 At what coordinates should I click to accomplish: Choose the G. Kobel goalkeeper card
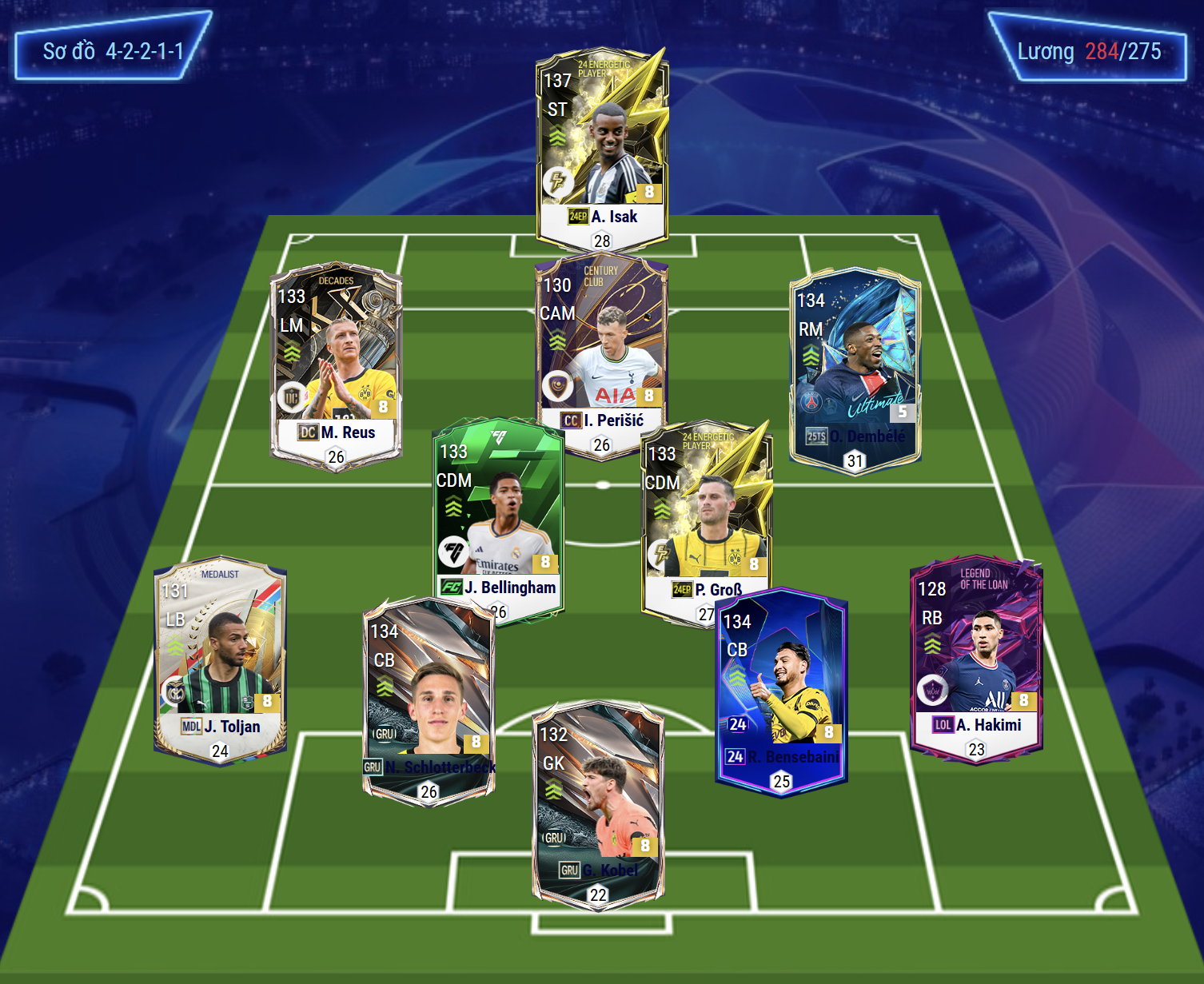(x=598, y=803)
